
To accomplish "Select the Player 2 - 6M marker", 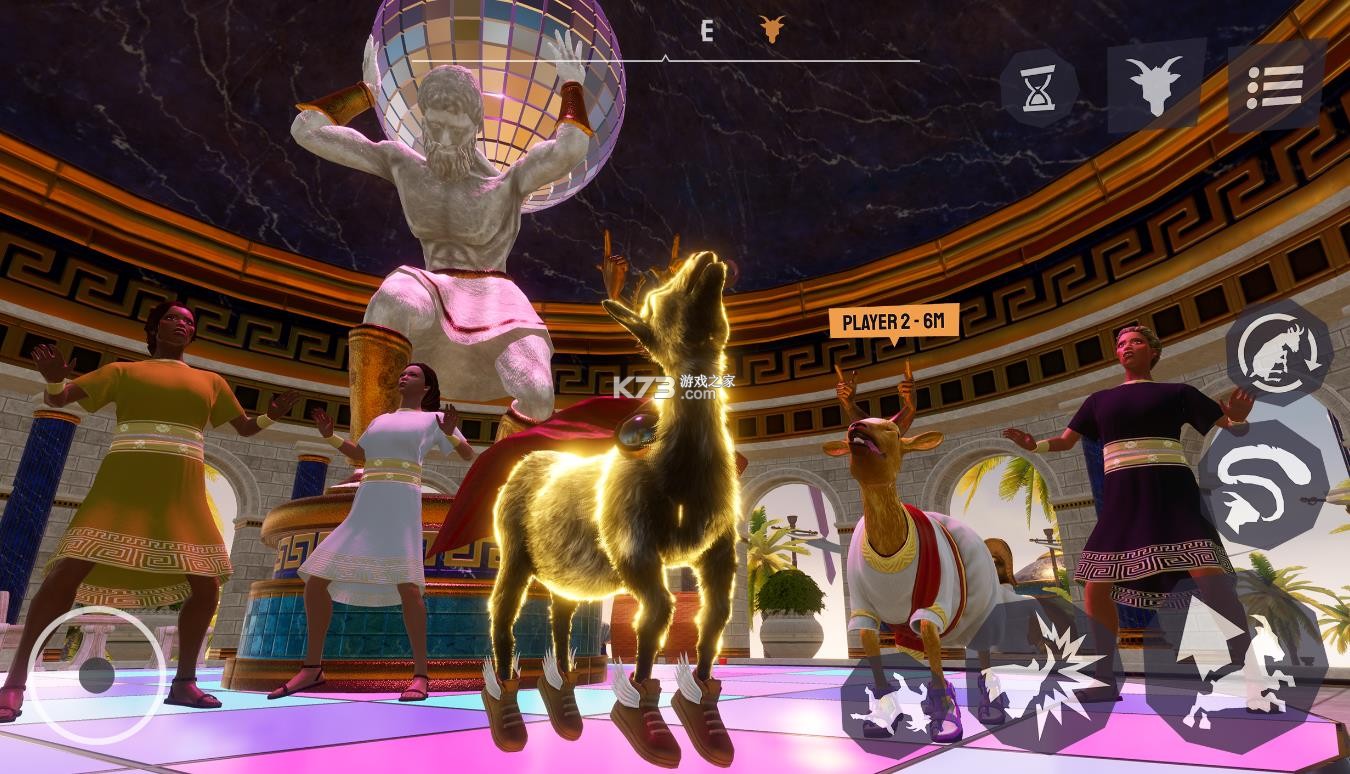I will point(893,321).
